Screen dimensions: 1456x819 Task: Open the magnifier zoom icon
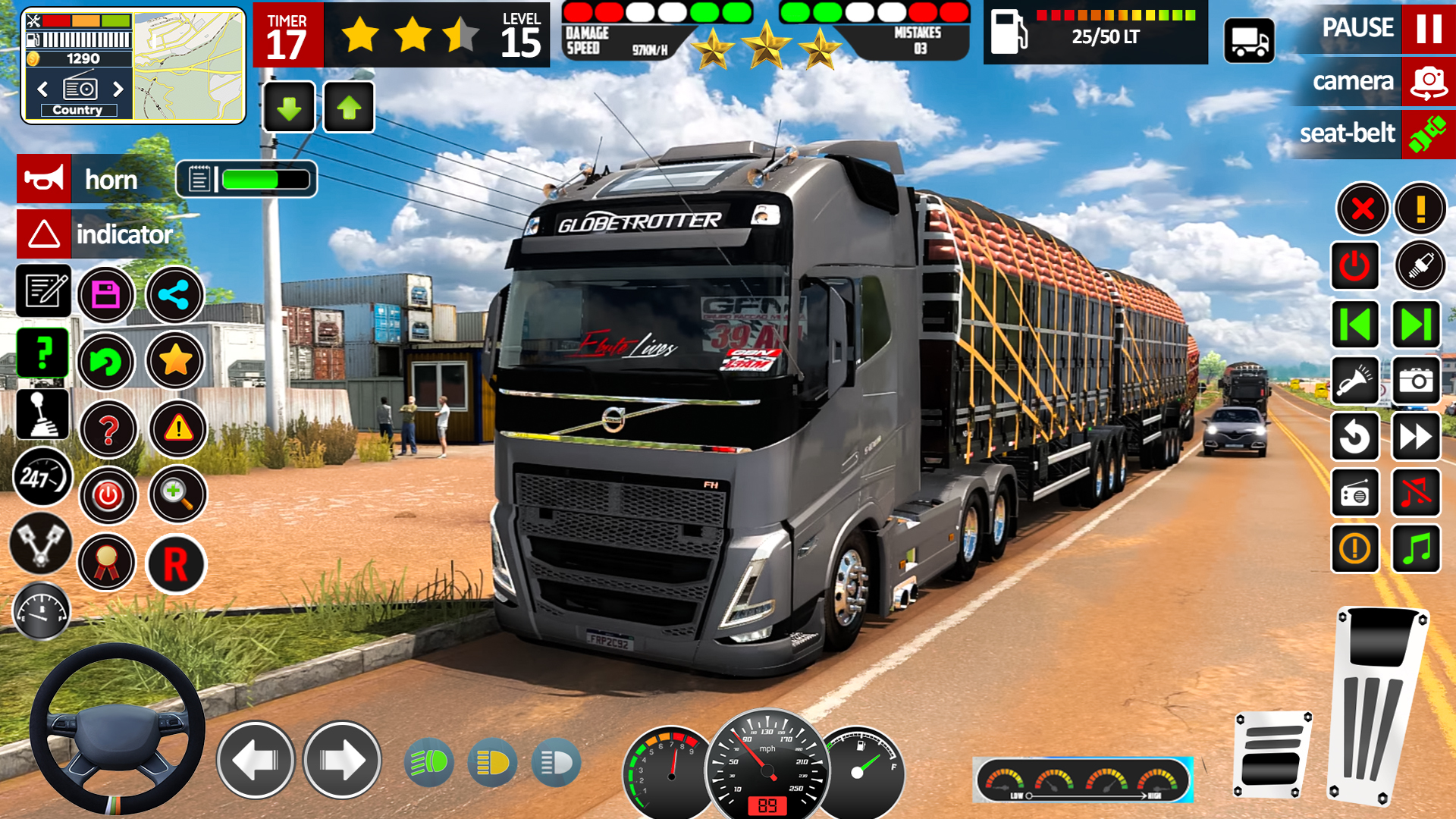[177, 494]
